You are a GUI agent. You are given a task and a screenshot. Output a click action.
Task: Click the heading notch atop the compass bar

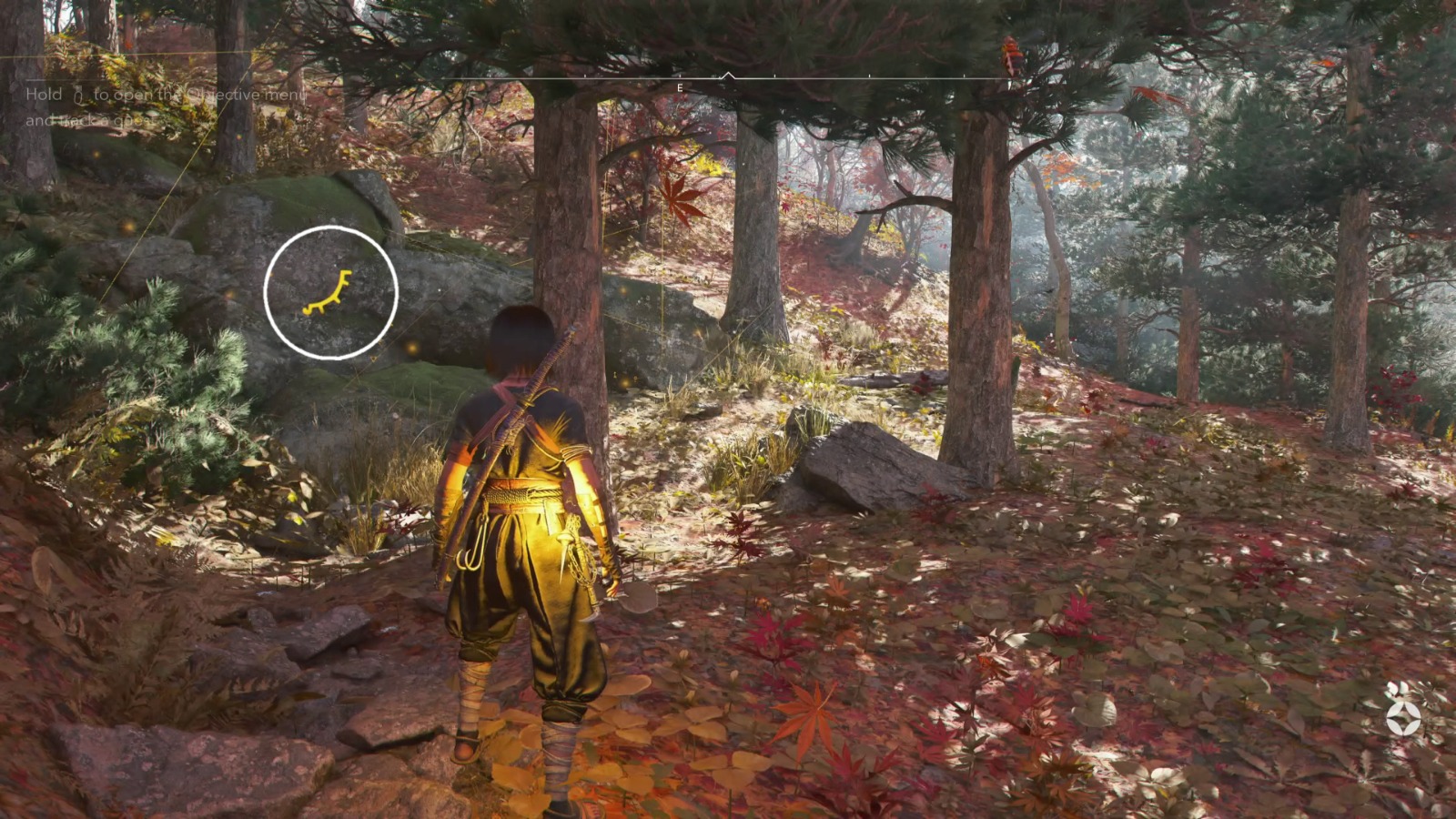[727, 73]
